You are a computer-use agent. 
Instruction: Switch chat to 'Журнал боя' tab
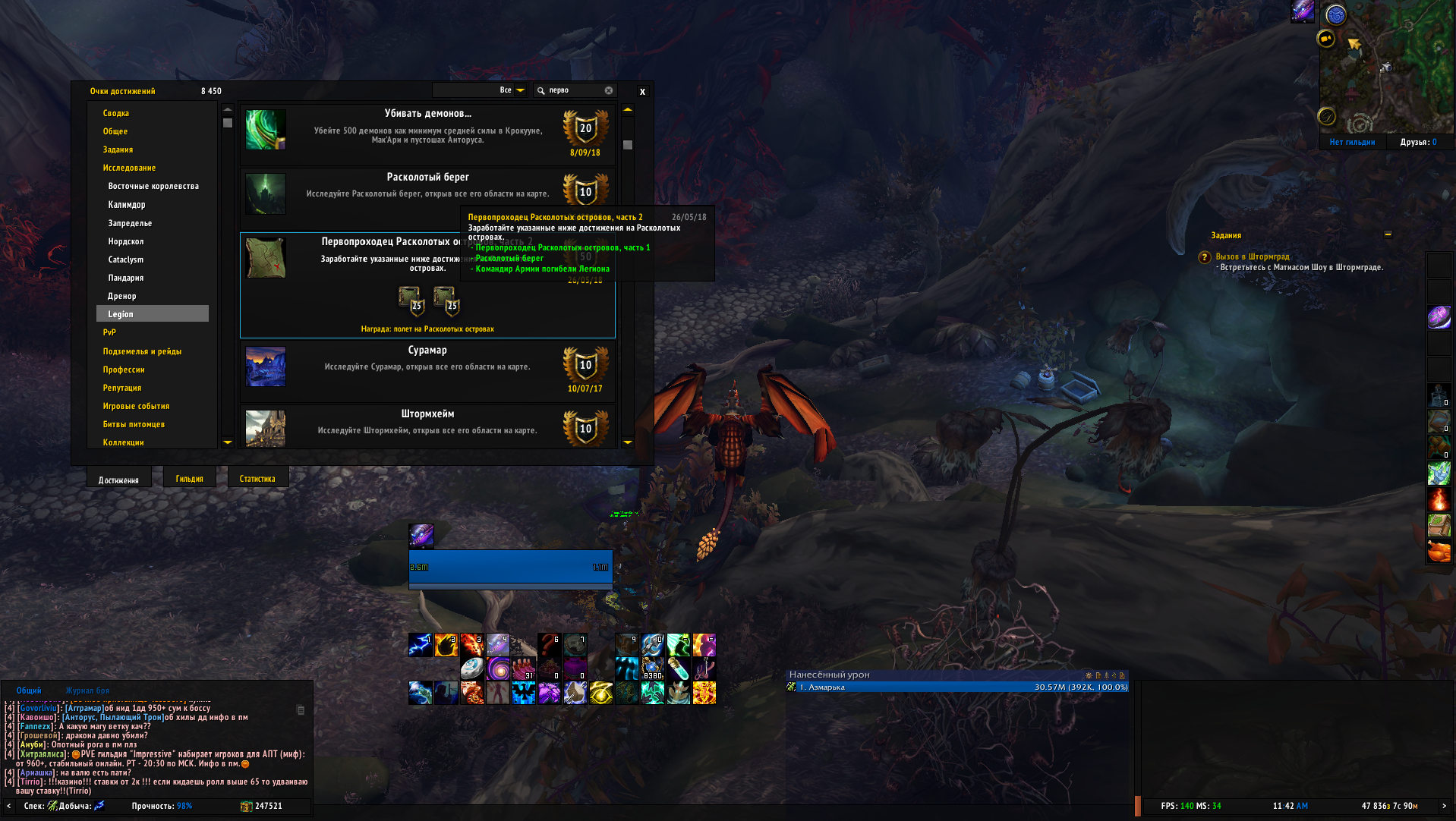pyautogui.click(x=87, y=690)
